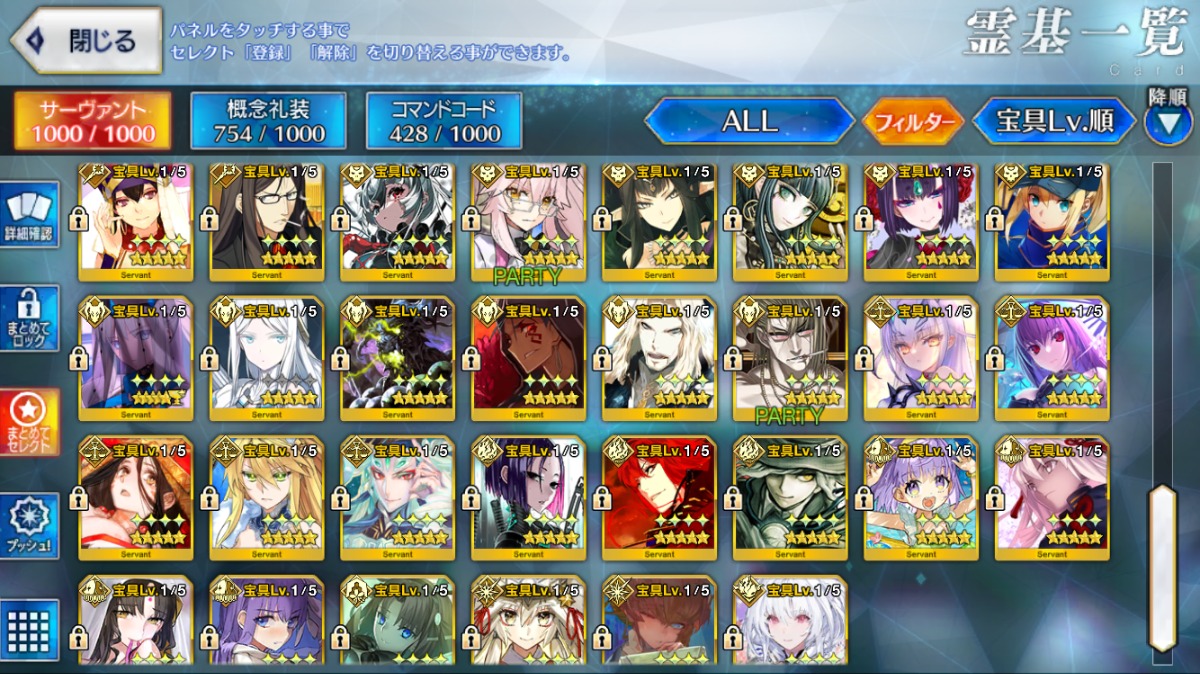Click the プッシュ! side button

(x=29, y=526)
